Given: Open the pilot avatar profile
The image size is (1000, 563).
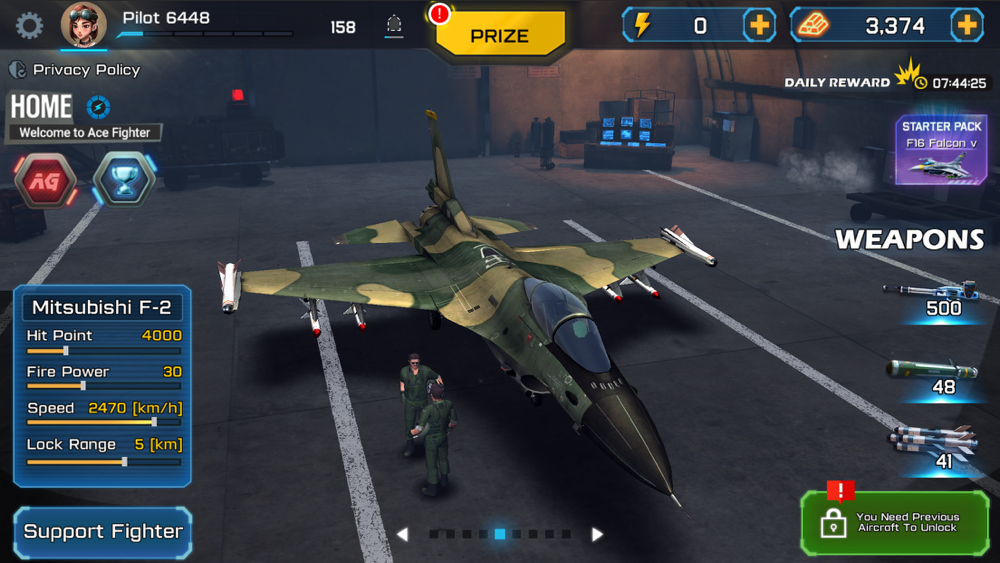Looking at the screenshot, I should [x=84, y=25].
